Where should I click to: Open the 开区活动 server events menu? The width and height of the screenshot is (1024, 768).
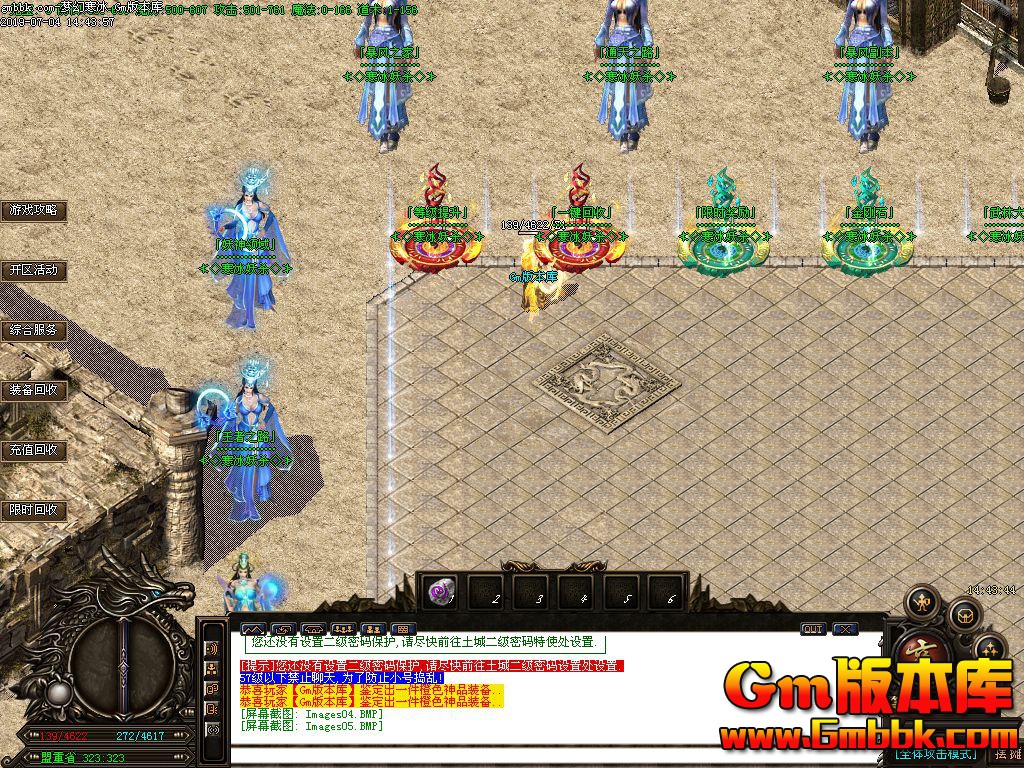click(34, 270)
